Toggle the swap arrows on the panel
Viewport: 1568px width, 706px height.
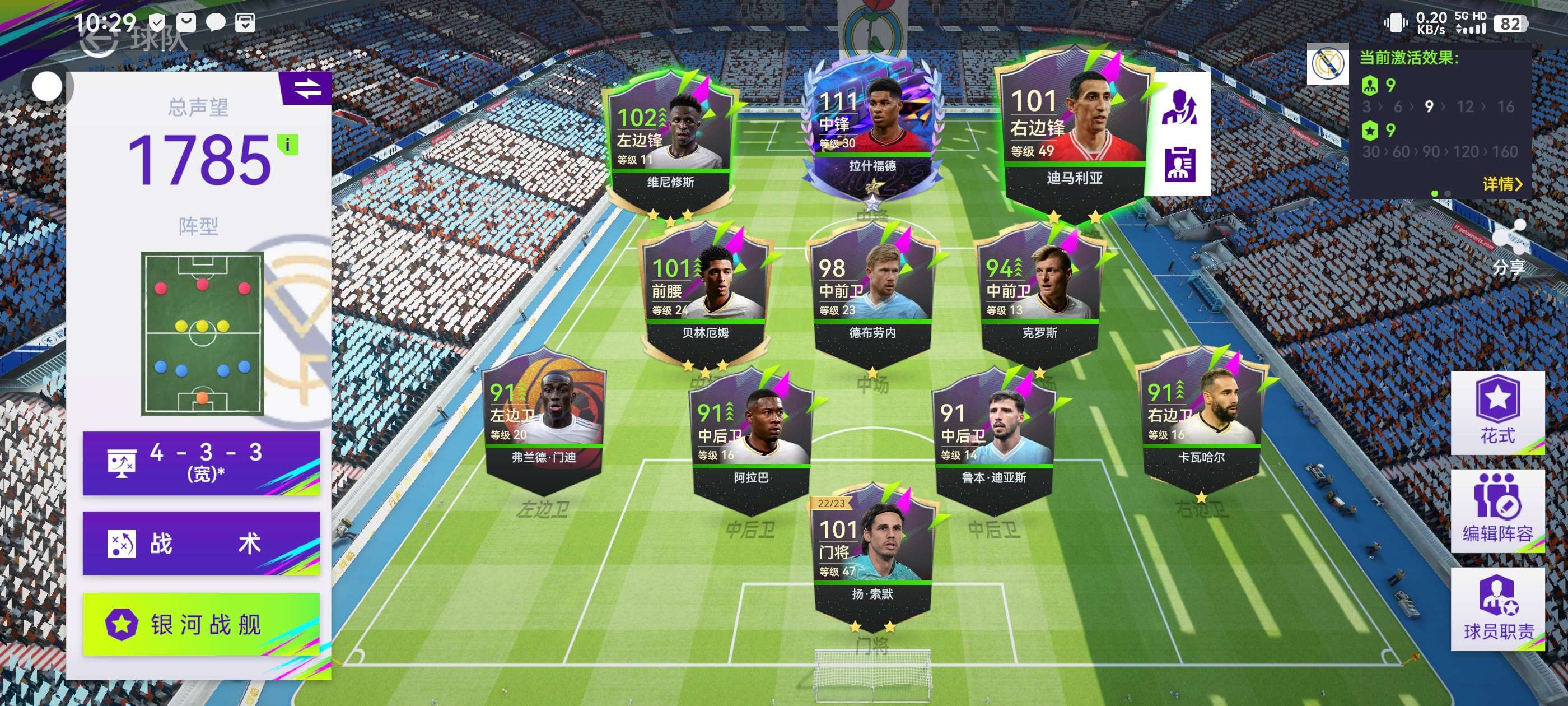(x=307, y=89)
